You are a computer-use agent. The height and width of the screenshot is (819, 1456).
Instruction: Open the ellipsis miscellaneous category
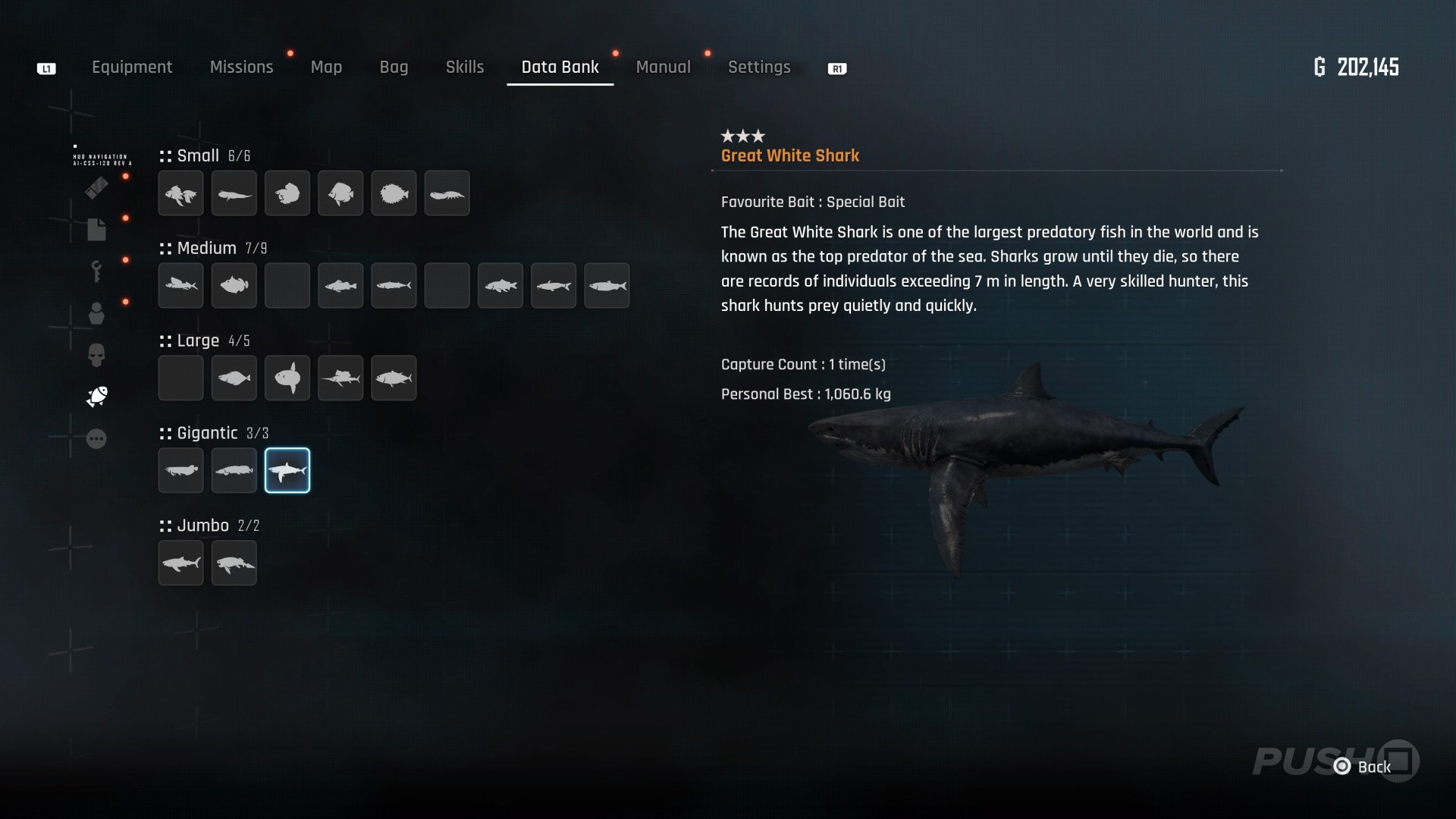coord(96,439)
